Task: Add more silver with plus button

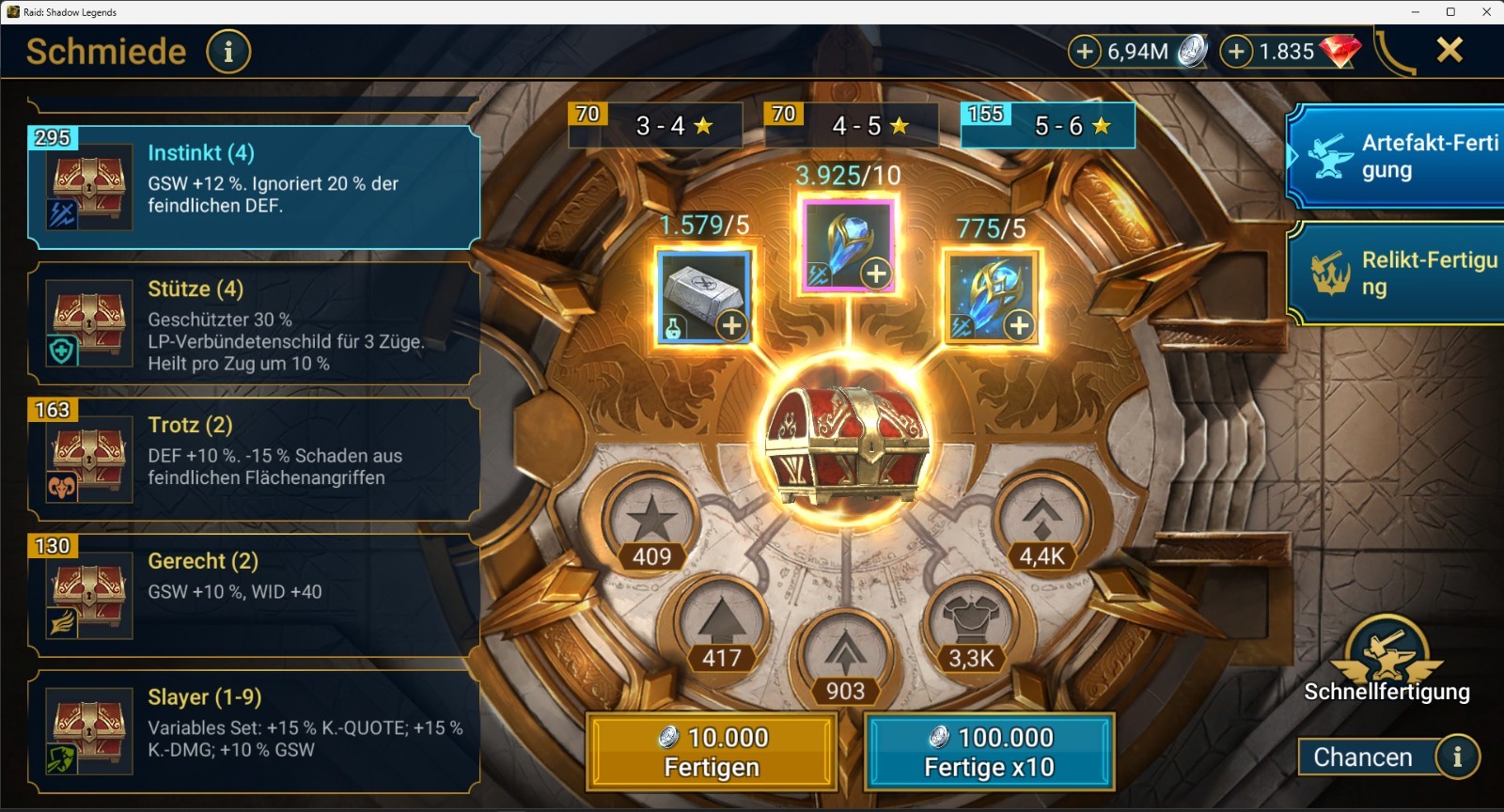Action: click(1084, 51)
